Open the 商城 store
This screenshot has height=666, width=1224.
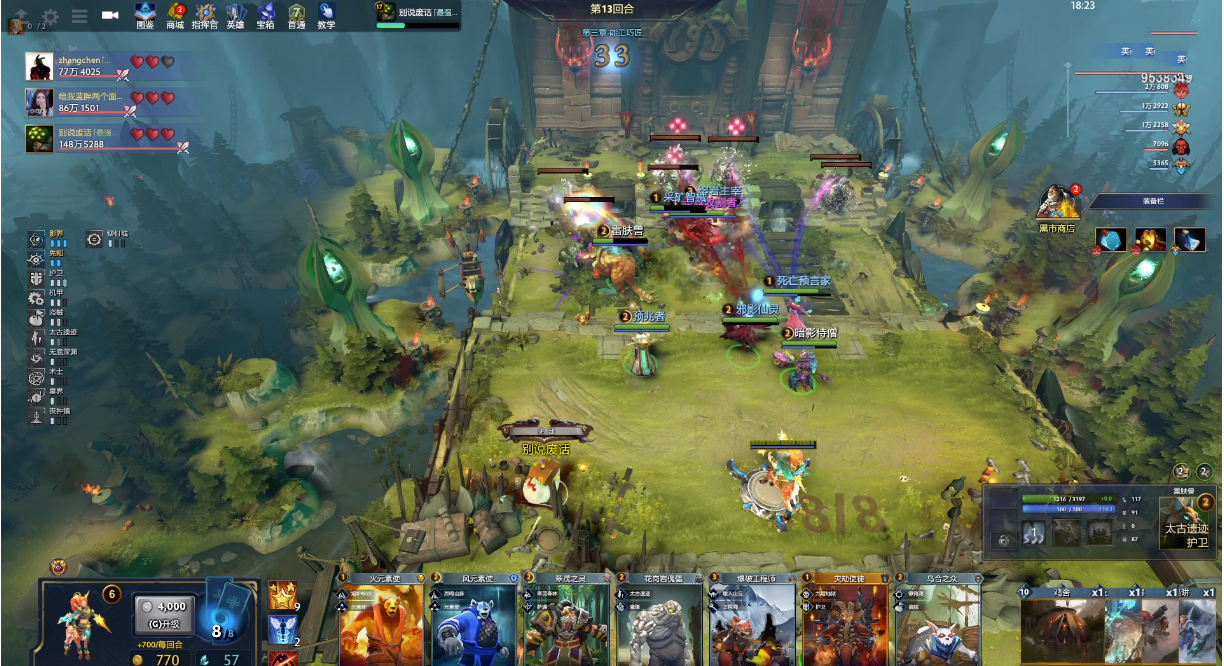coord(176,15)
